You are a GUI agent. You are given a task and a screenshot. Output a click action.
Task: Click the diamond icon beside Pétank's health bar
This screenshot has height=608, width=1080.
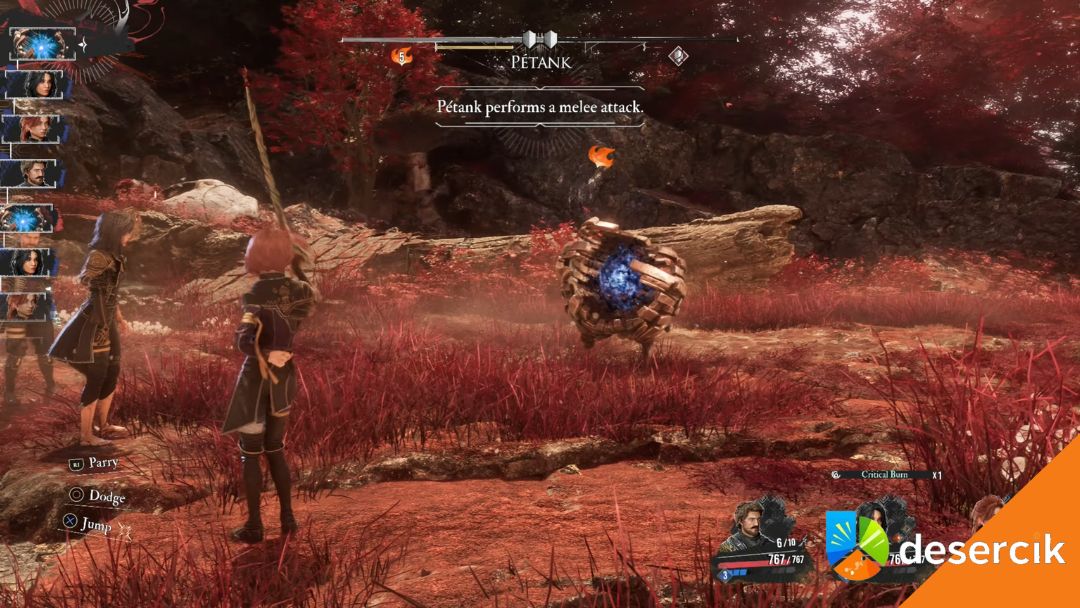click(678, 55)
